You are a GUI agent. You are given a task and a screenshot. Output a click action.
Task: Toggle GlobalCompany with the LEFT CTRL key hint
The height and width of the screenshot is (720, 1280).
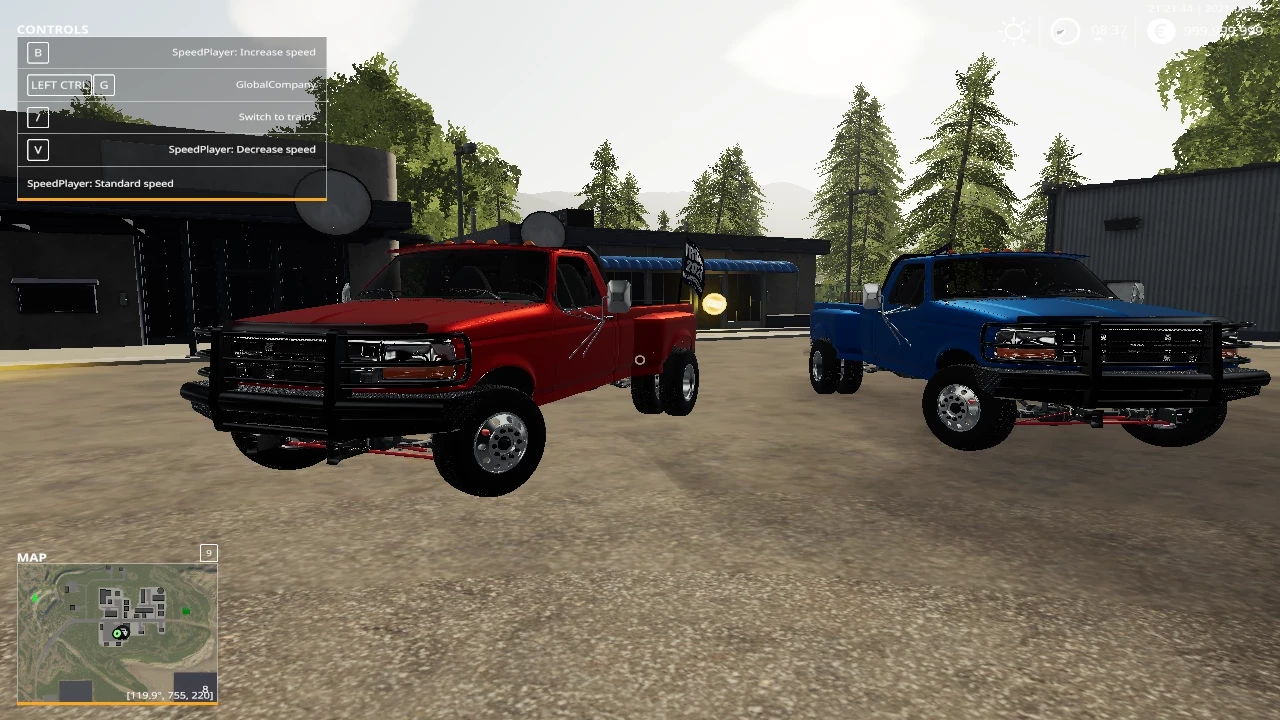click(x=60, y=84)
